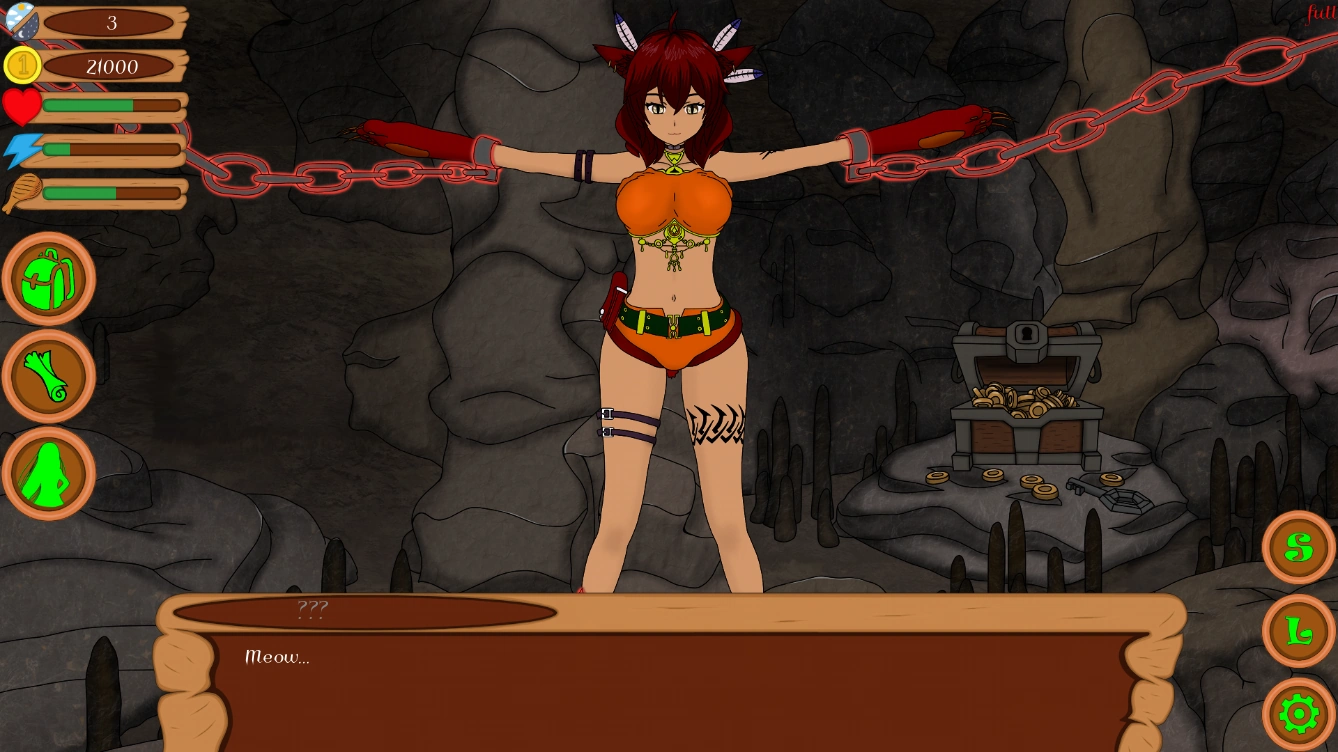Open the character silhouette screen
Viewport: 1338px width, 752px height.
coord(48,474)
